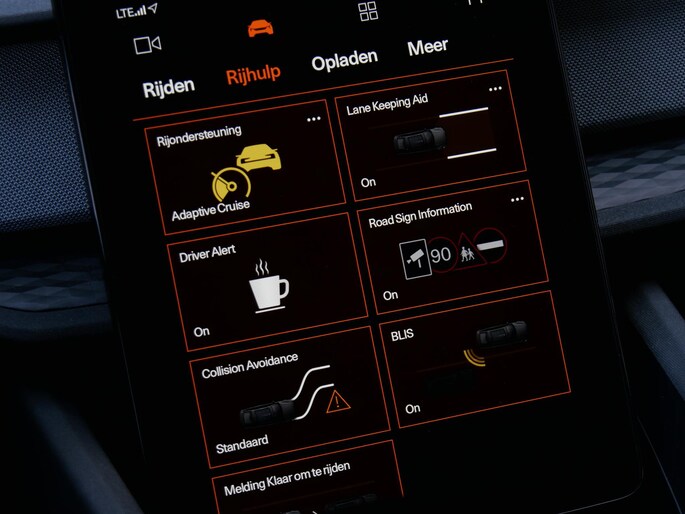
Task: Open Road Sign Information three-dot options
Action: pyautogui.click(x=517, y=200)
